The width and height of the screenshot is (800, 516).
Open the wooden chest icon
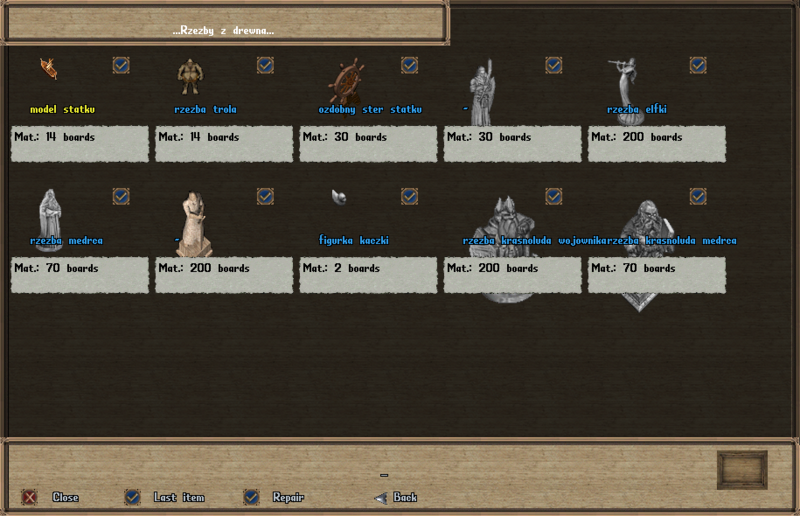742,470
